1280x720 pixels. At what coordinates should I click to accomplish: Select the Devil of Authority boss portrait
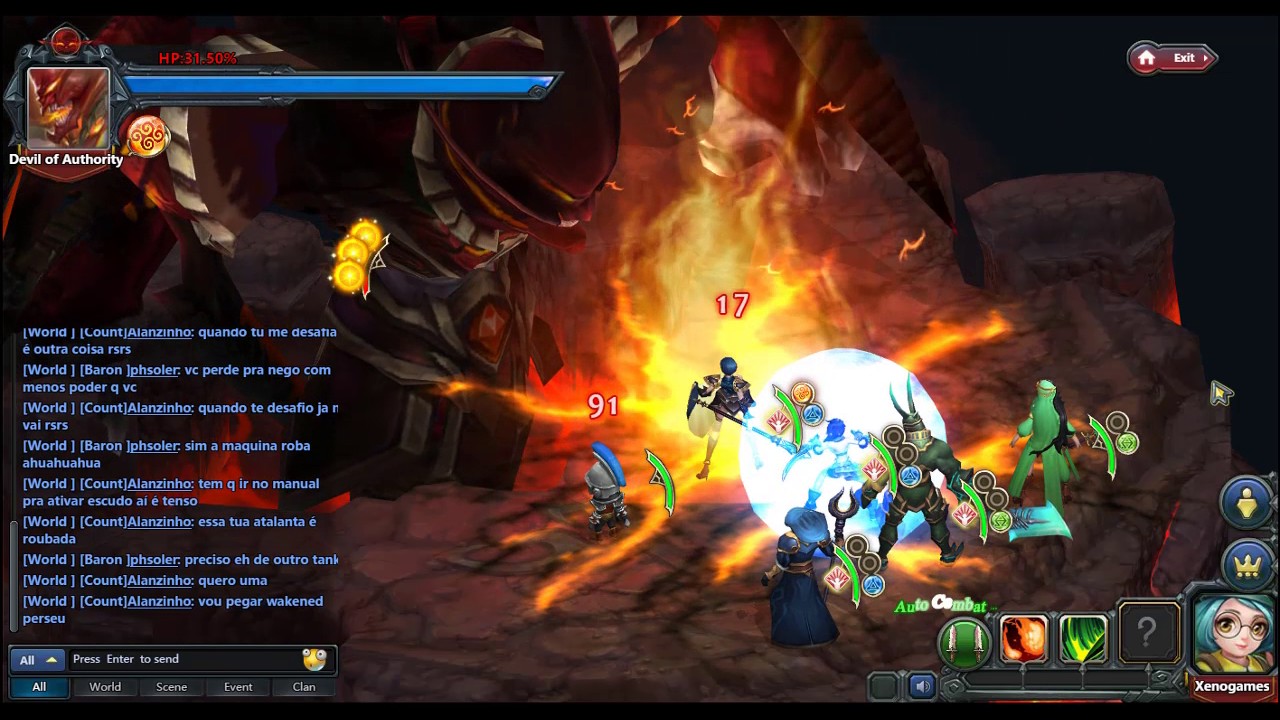tap(67, 108)
